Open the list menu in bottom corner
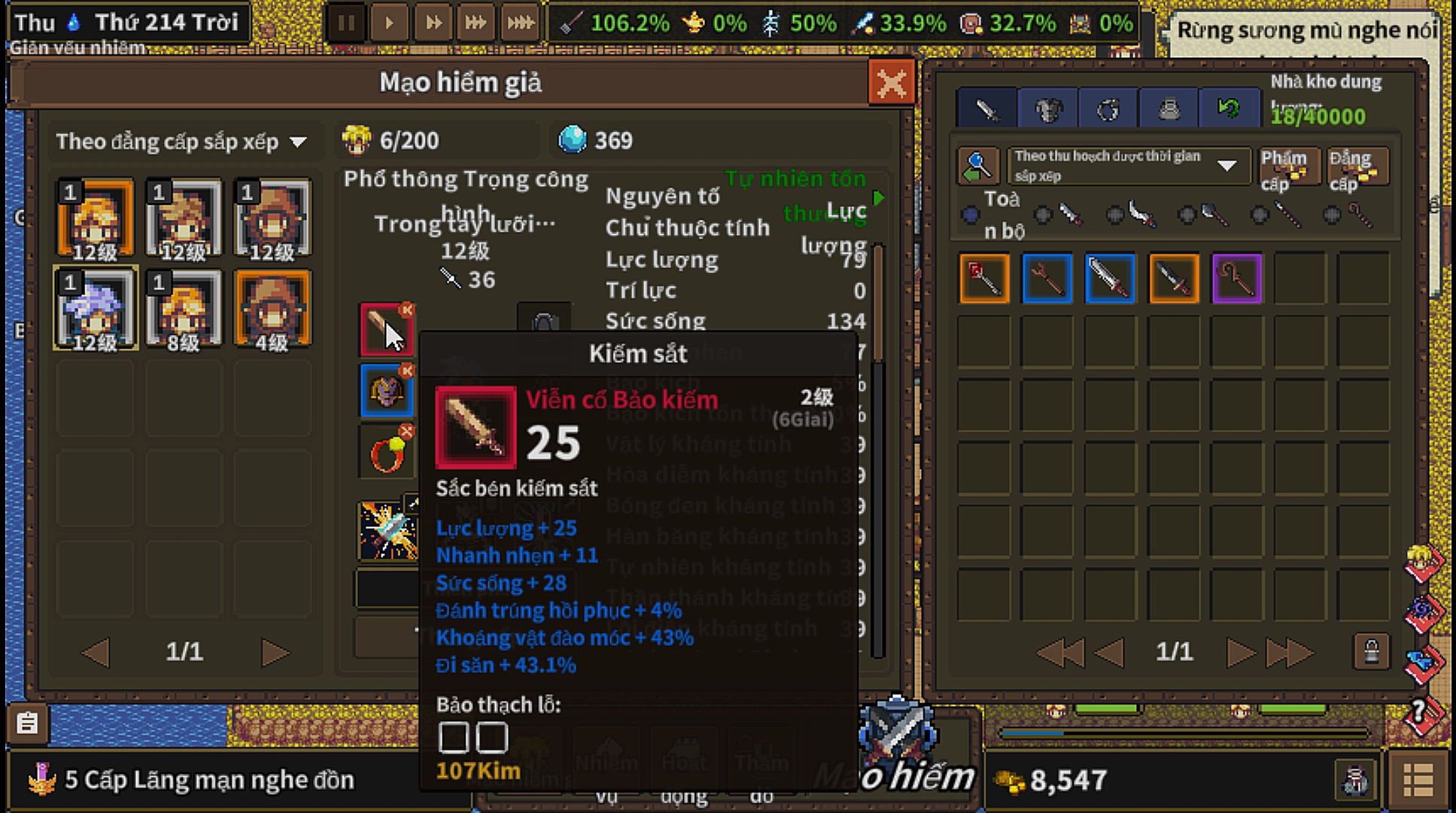This screenshot has width=1456, height=813. point(1418,780)
